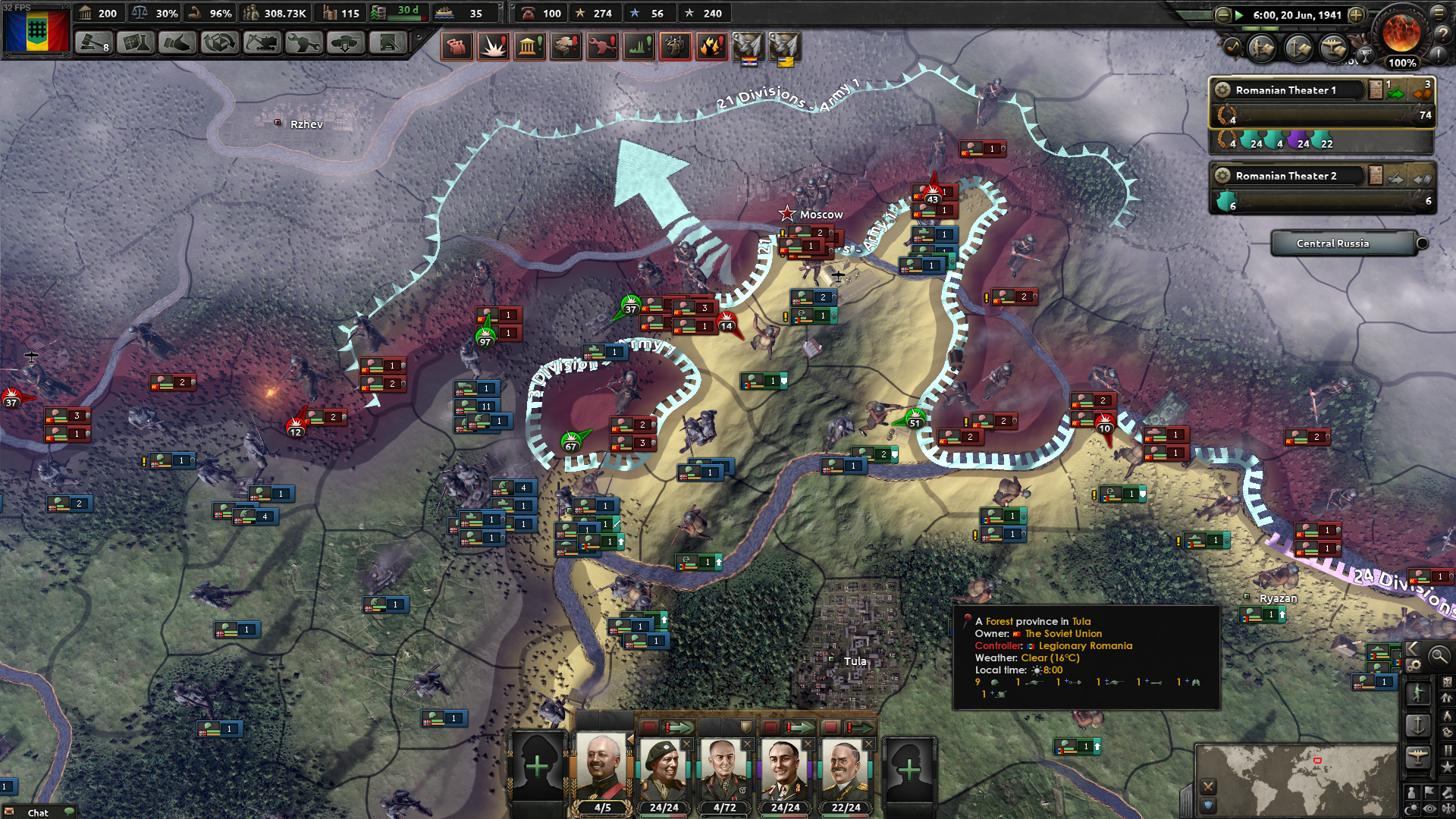Open the world tension globe
This screenshot has height=819, width=1456.
click(x=1401, y=32)
